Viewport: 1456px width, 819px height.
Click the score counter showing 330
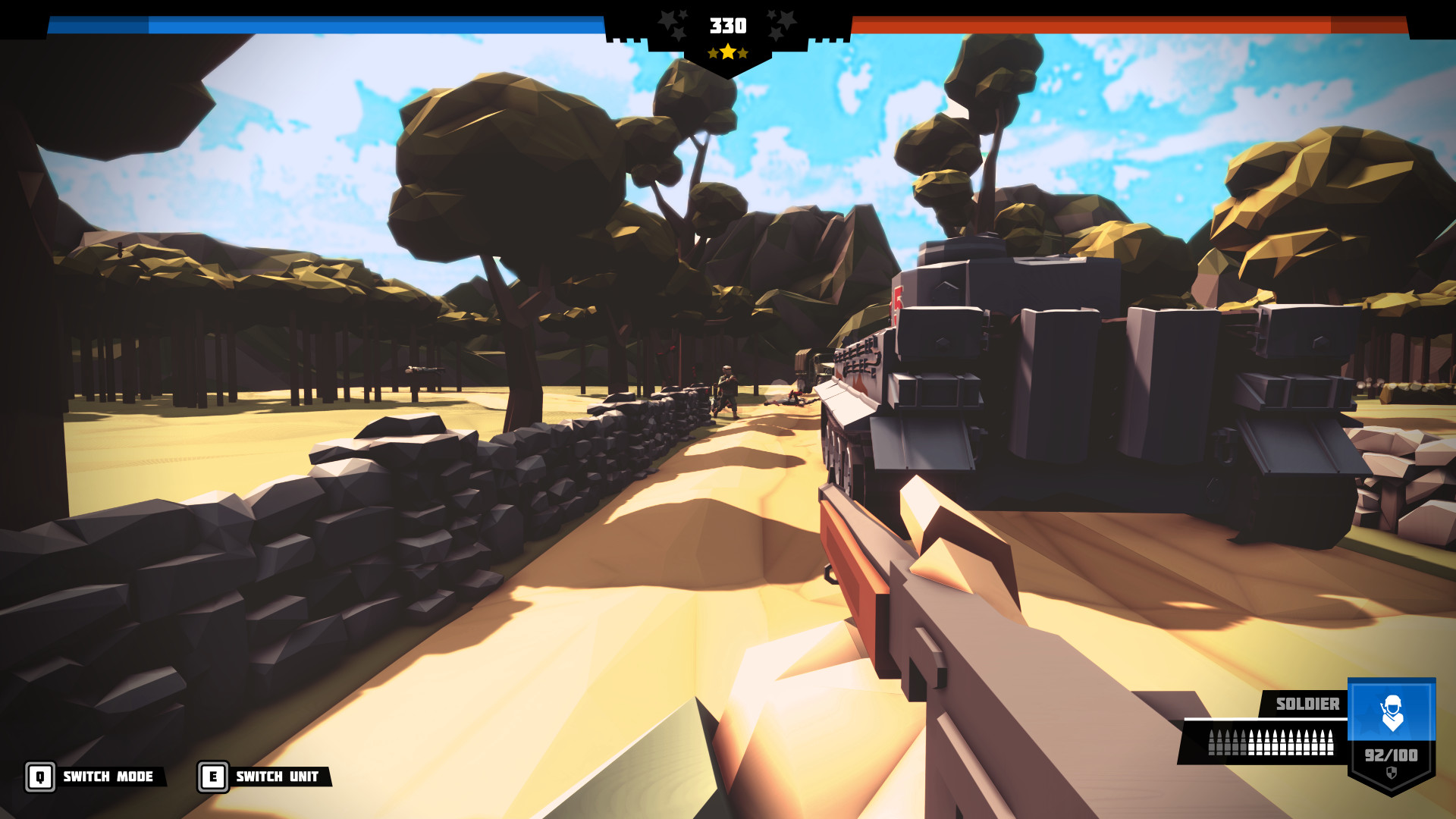tap(727, 25)
